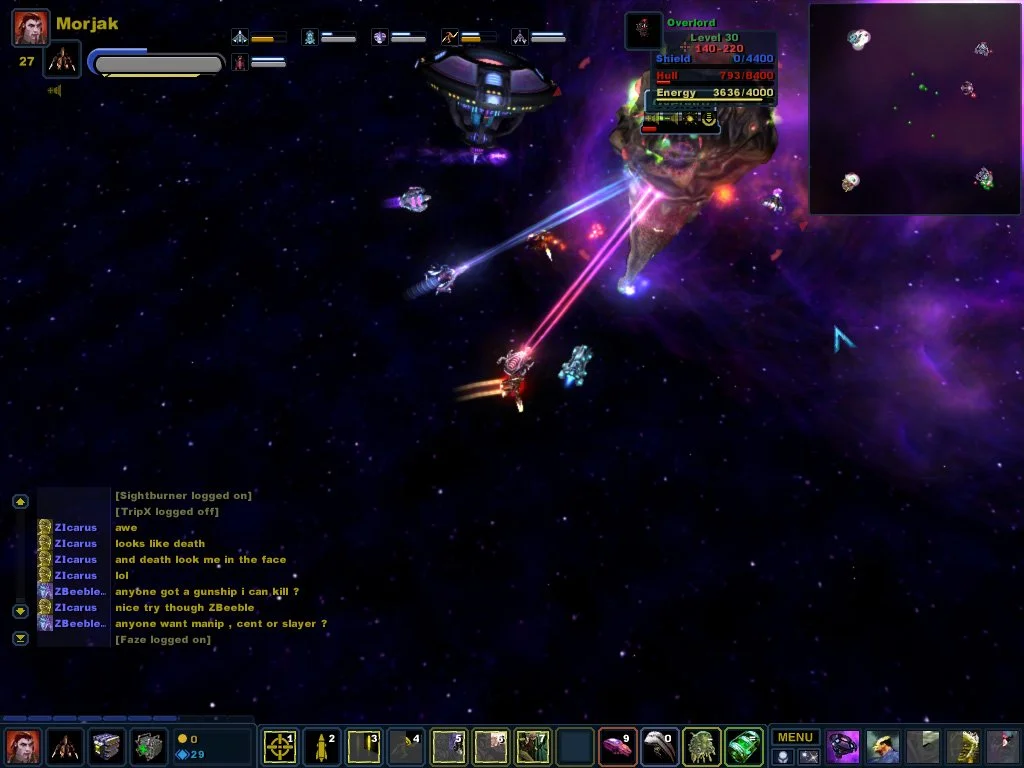Jump chat to latest messages
This screenshot has width=1024, height=768.
(20, 638)
